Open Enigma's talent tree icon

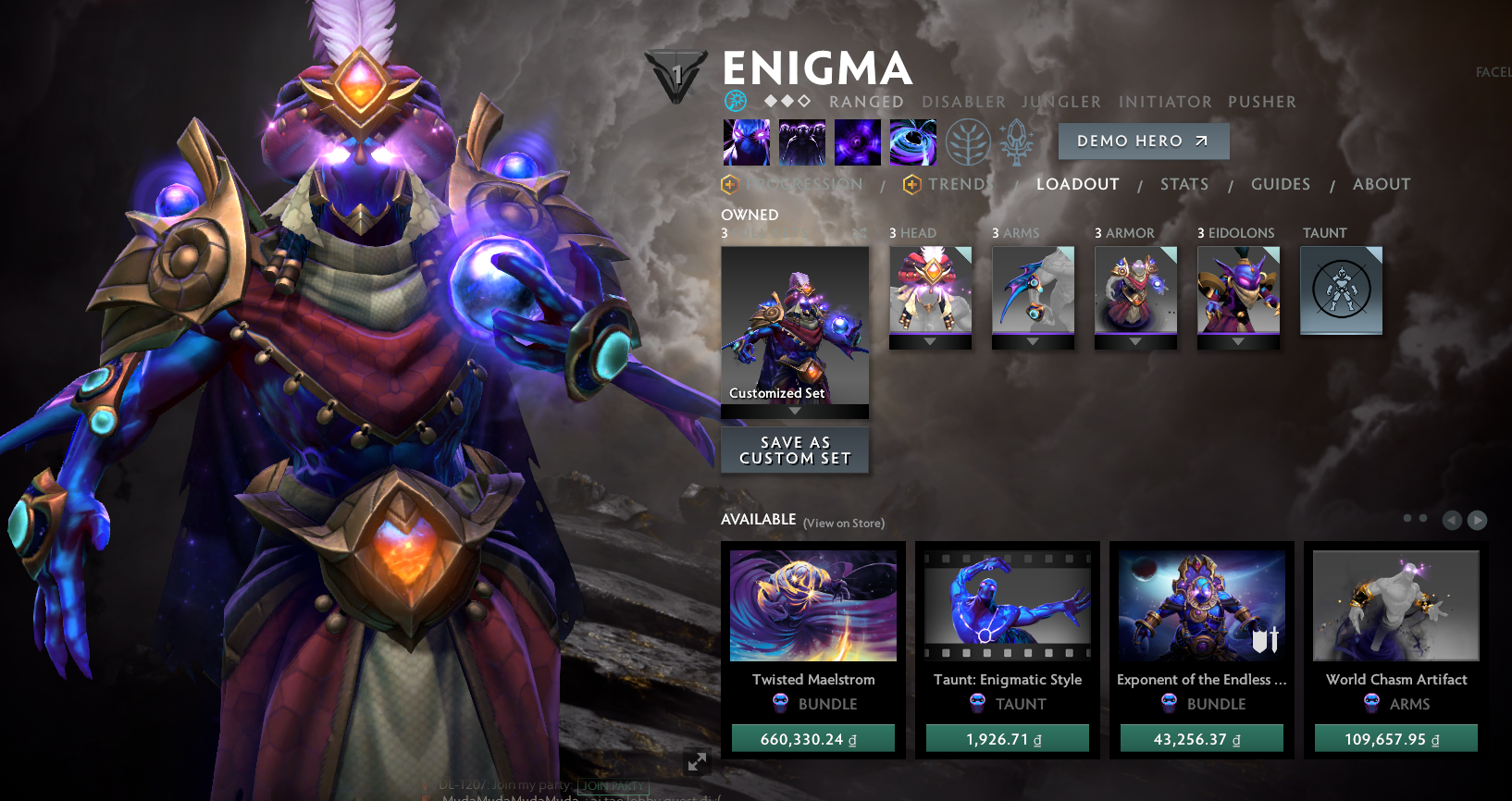[x=969, y=142]
